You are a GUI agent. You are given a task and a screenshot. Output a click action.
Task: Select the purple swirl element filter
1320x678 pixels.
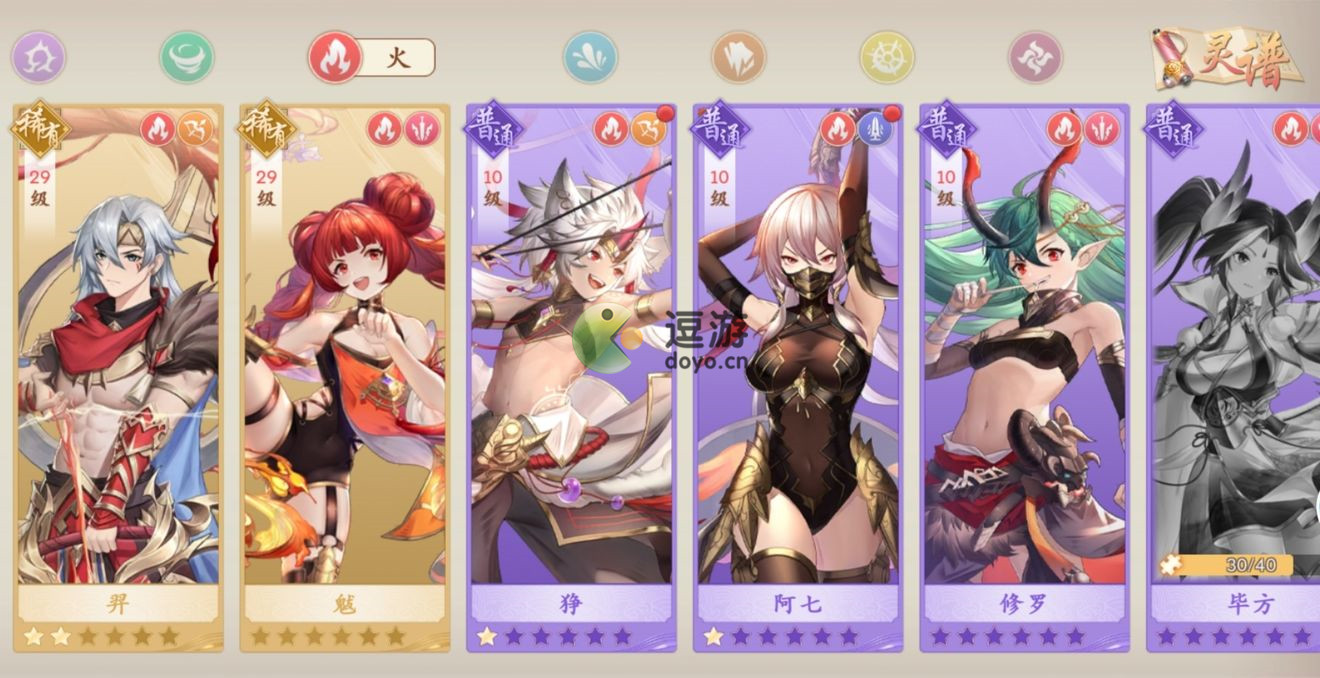pos(38,57)
